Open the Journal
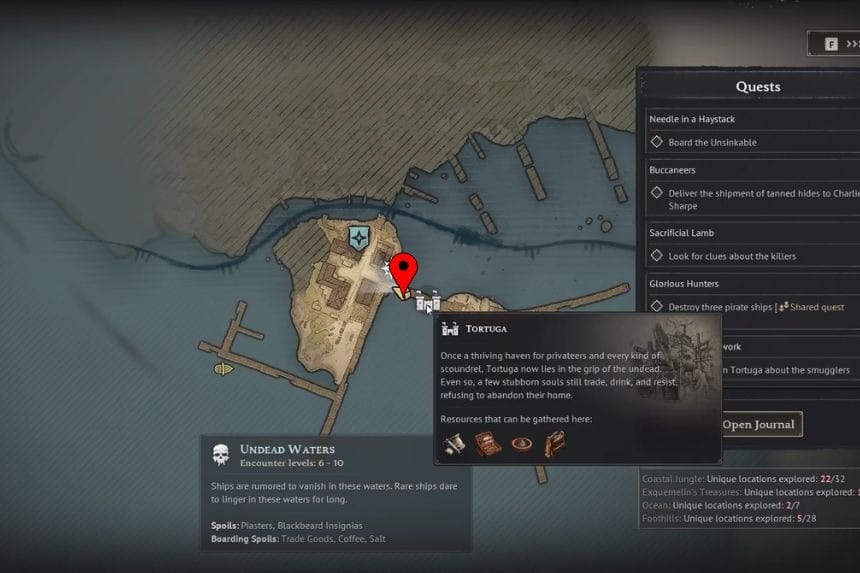This screenshot has width=860, height=573. [x=760, y=424]
